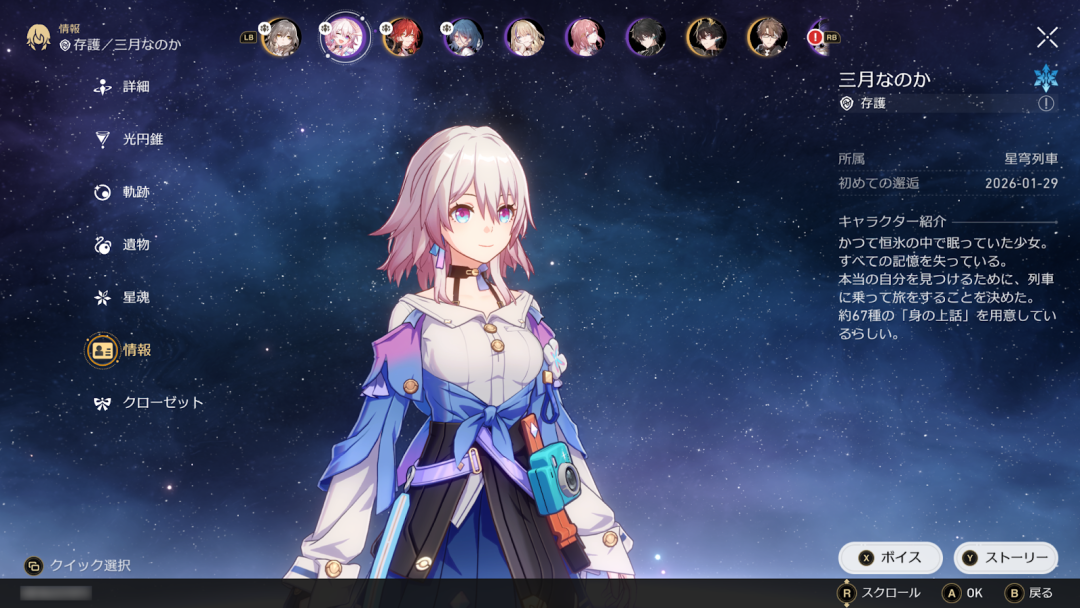This screenshot has width=1080, height=608.
Task: Close the character screen with X
Action: [x=1047, y=38]
